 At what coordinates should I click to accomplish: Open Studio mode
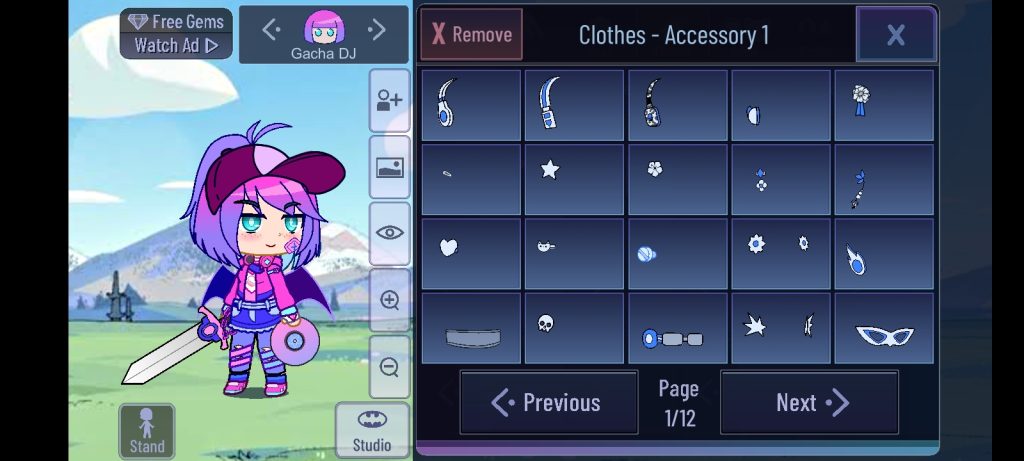point(371,431)
